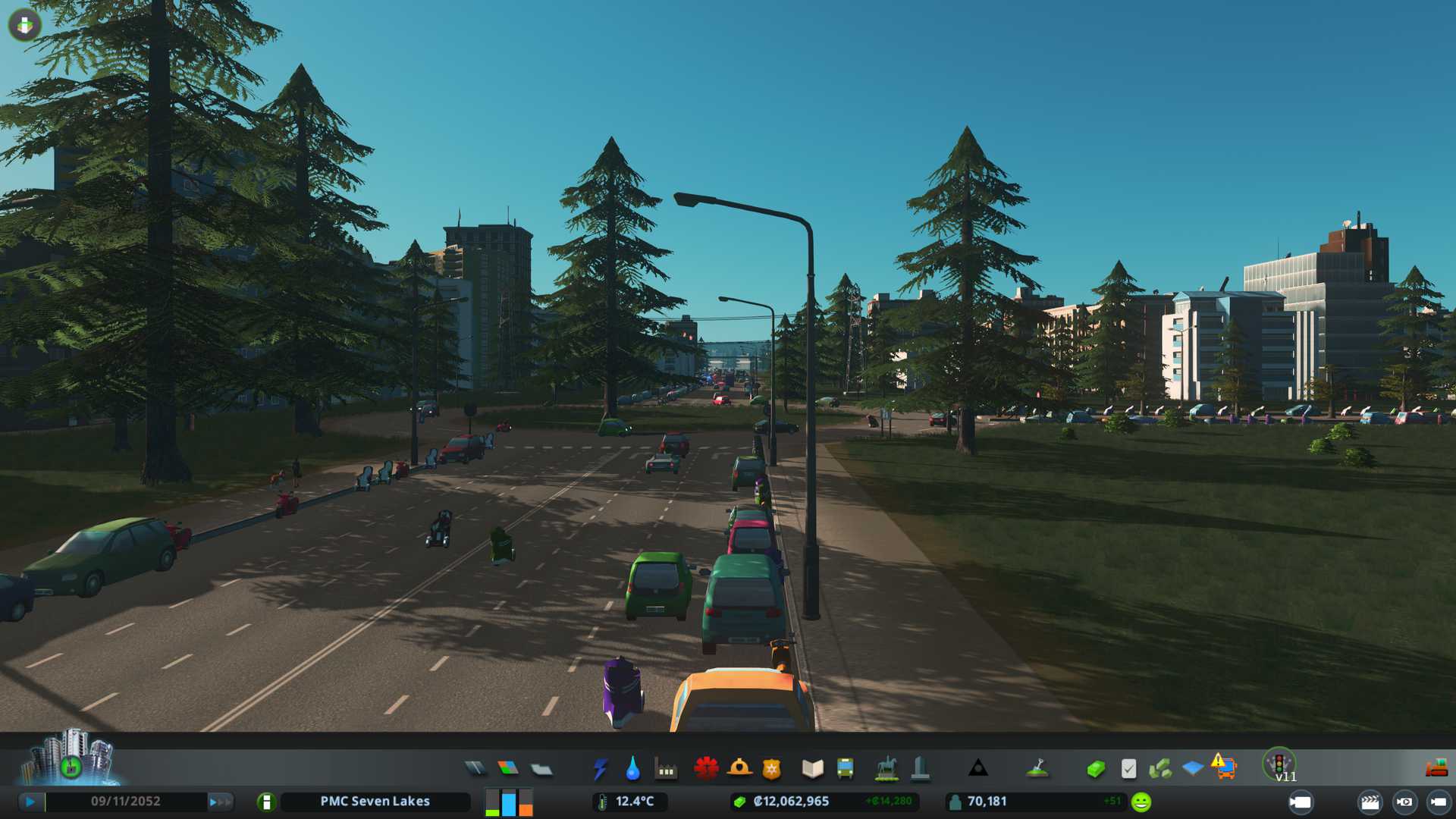Click the play button beside the date
Viewport: 1456px width, 819px height.
click(30, 802)
